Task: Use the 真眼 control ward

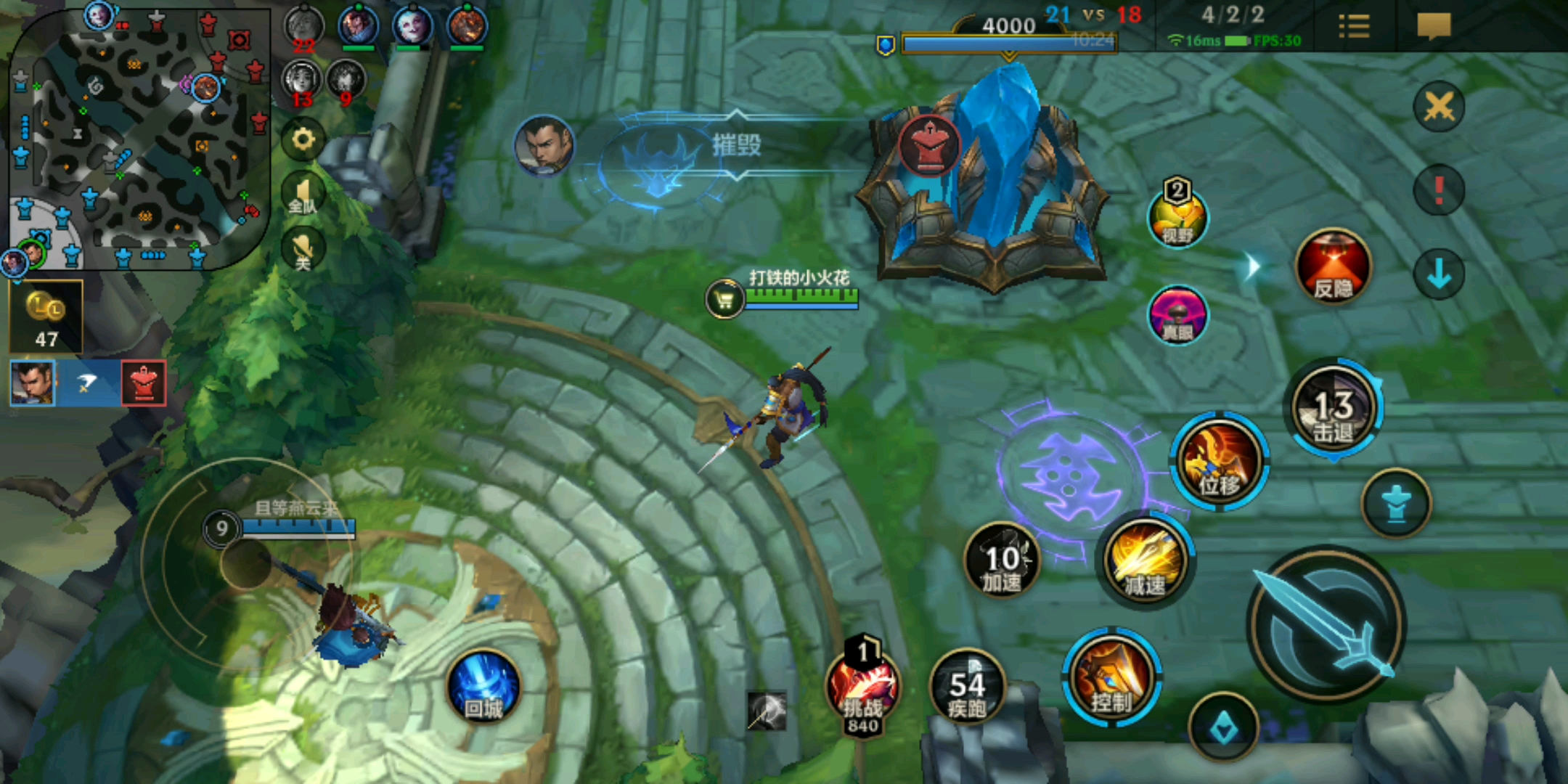Action: point(1177,315)
